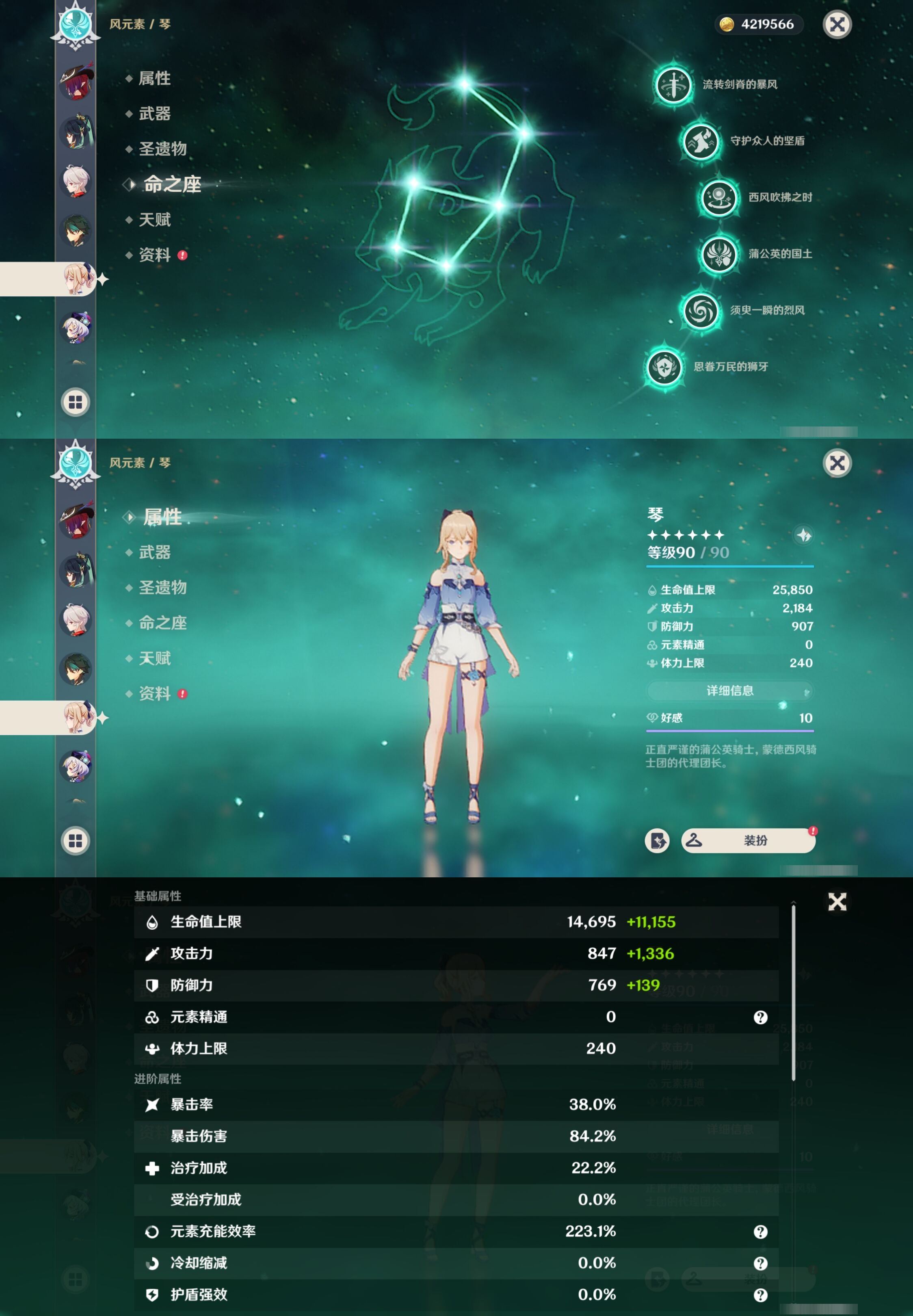Open the 恩眷万民的狮牙 constellation node
The image size is (913, 1316).
point(664,367)
